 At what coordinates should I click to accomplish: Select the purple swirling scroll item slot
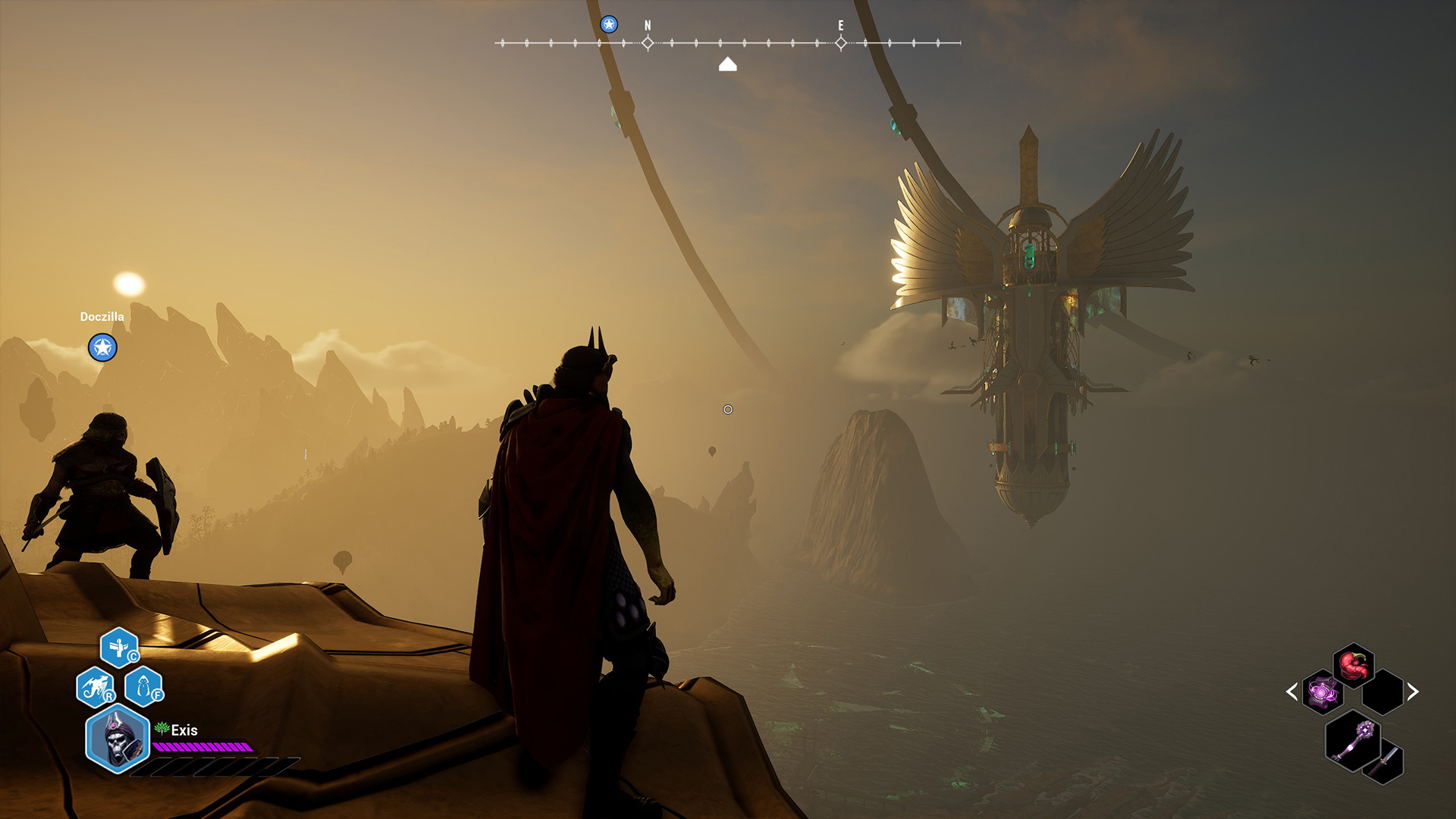point(1323,692)
